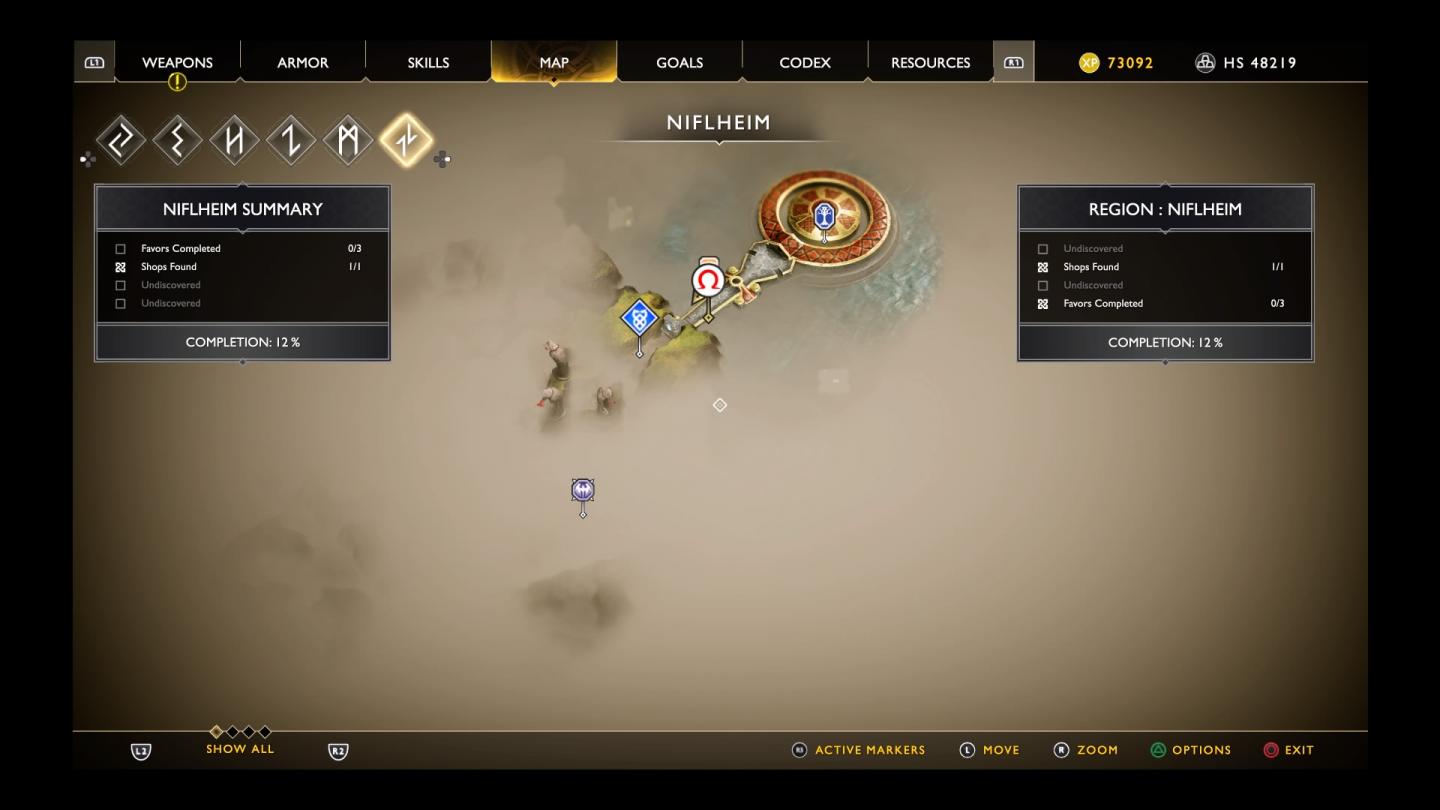Click the Show All page indicator diamonds
Screen dimensions: 1440x810
(x=240, y=733)
